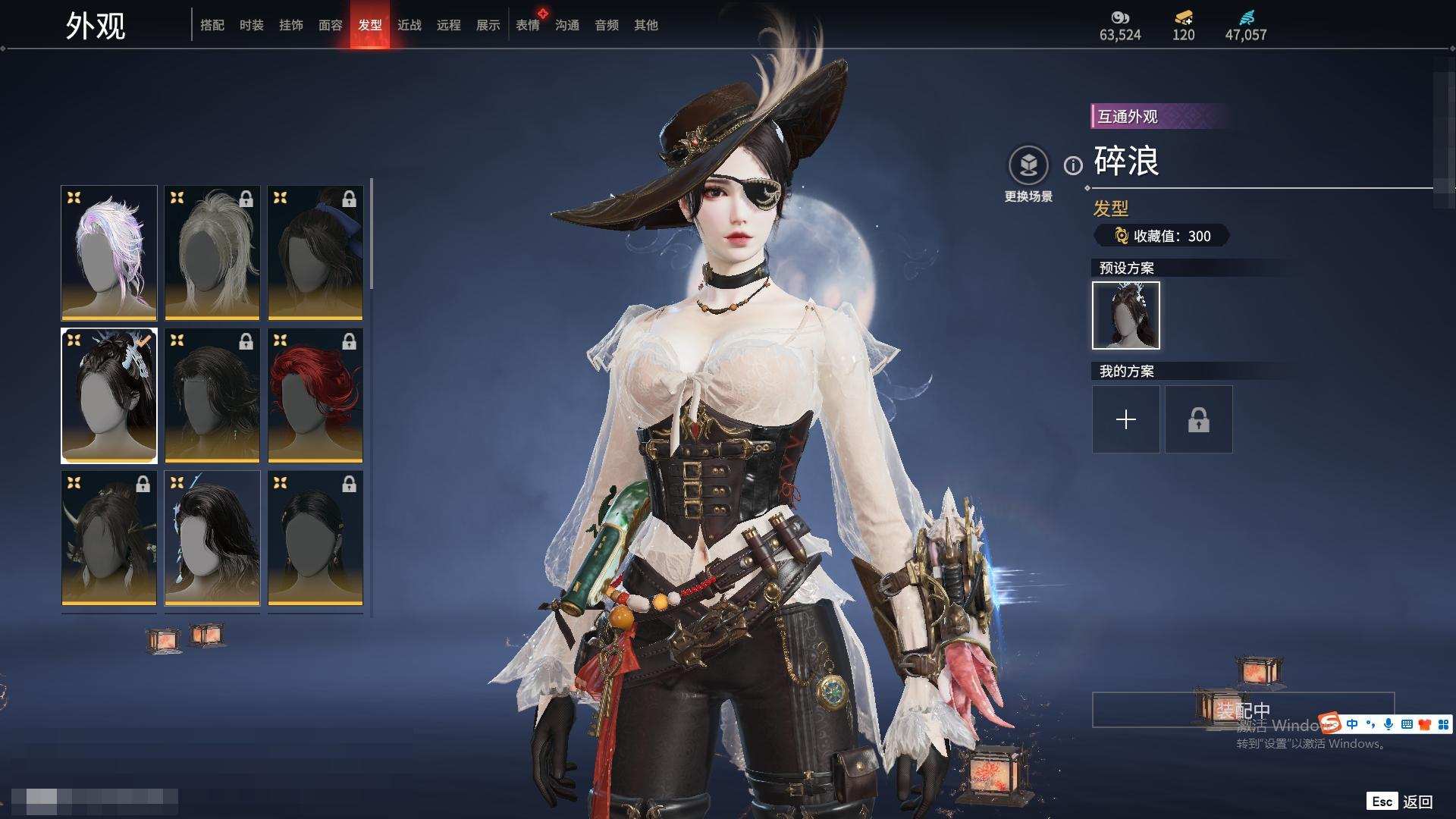
Task: Open the 音频 audio tab
Action: [x=607, y=25]
